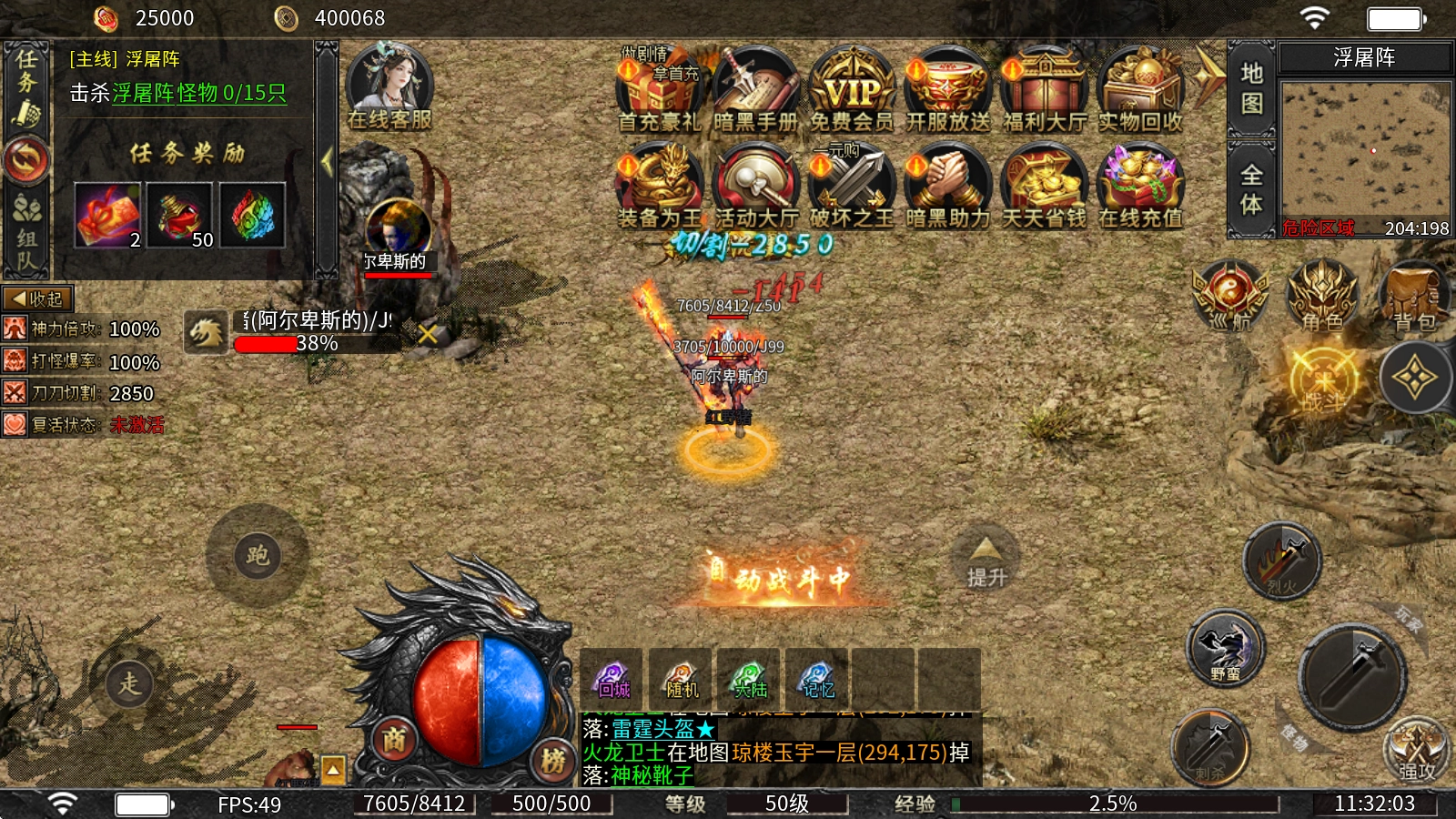Activate the 野蛮 charge skill
Viewport: 1456px width, 819px height.
pos(1226,649)
